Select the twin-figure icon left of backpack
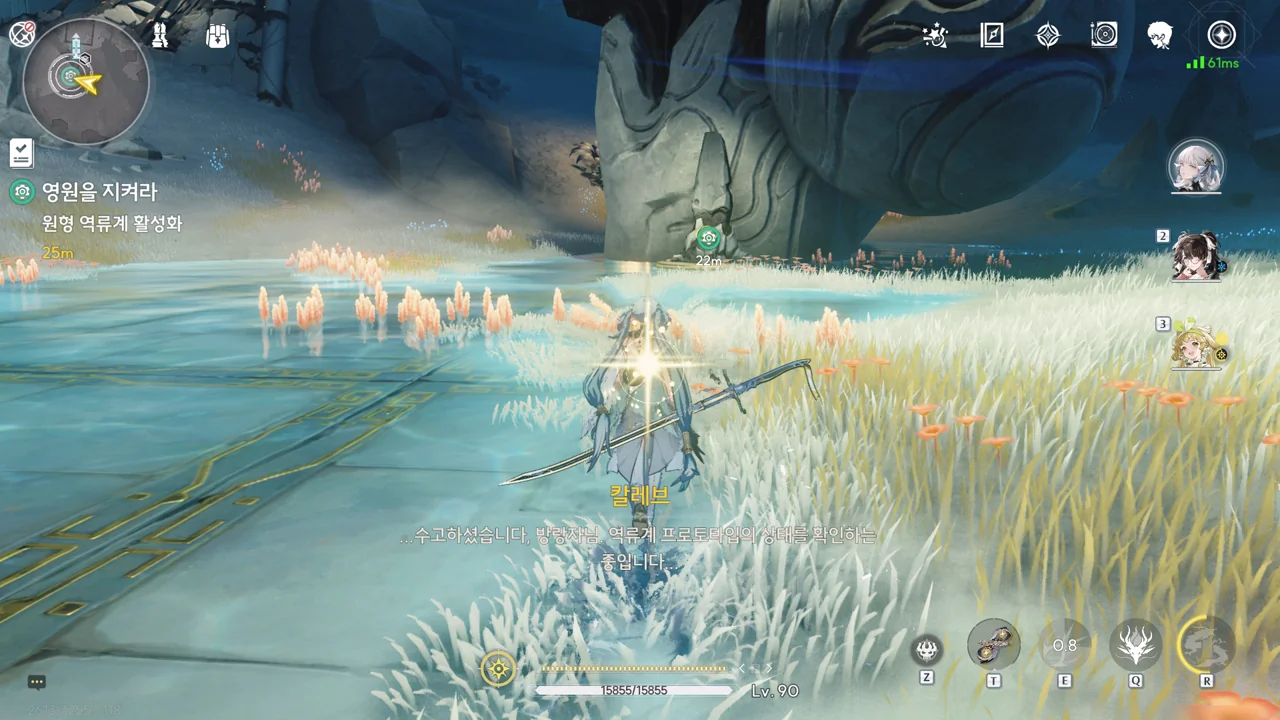Viewport: 1280px width, 720px height. (x=160, y=36)
